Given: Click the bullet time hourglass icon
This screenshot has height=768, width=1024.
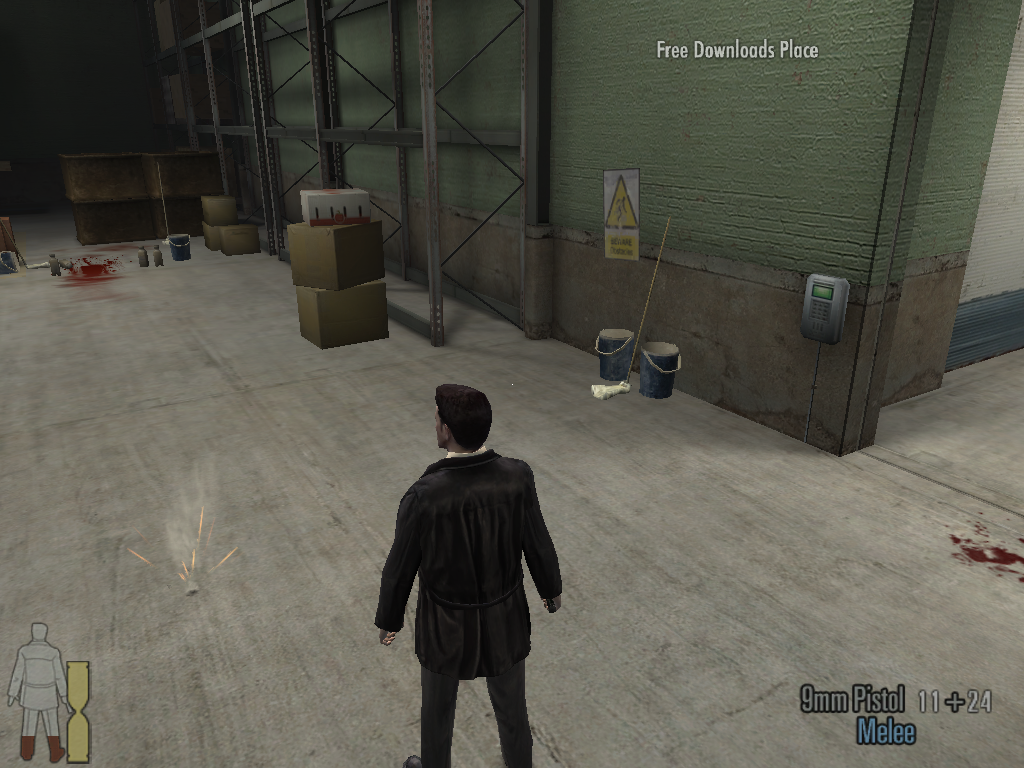Looking at the screenshot, I should tap(78, 711).
